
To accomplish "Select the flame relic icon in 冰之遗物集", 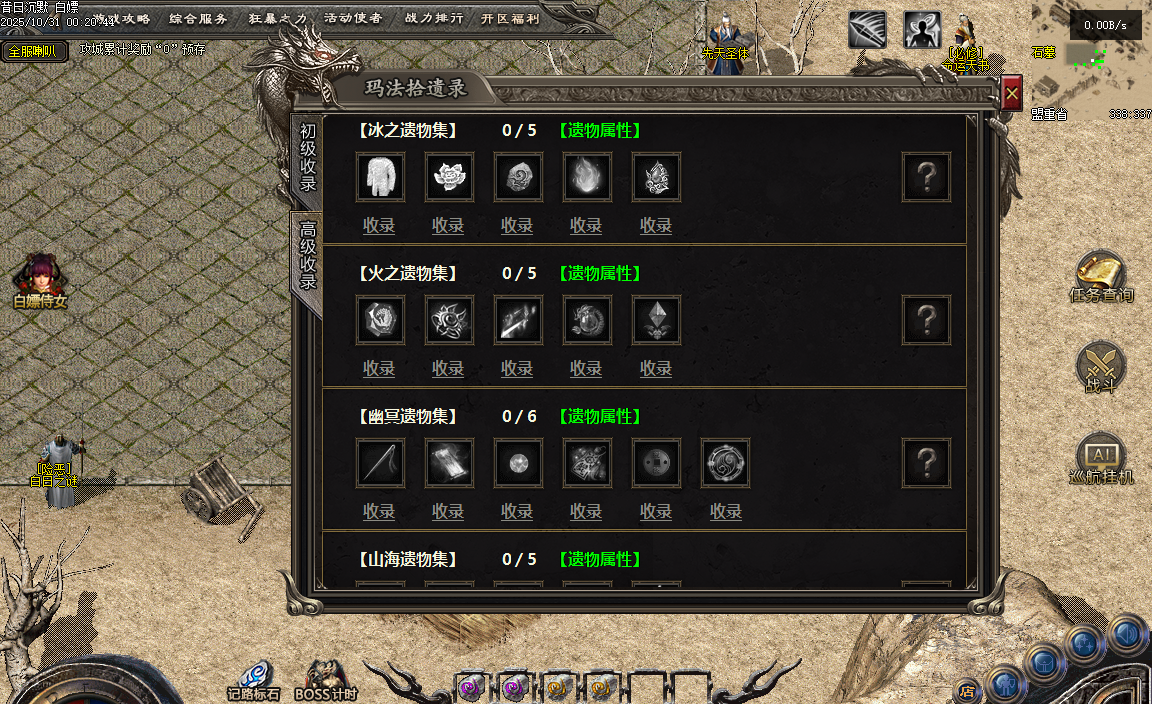I will [587, 177].
